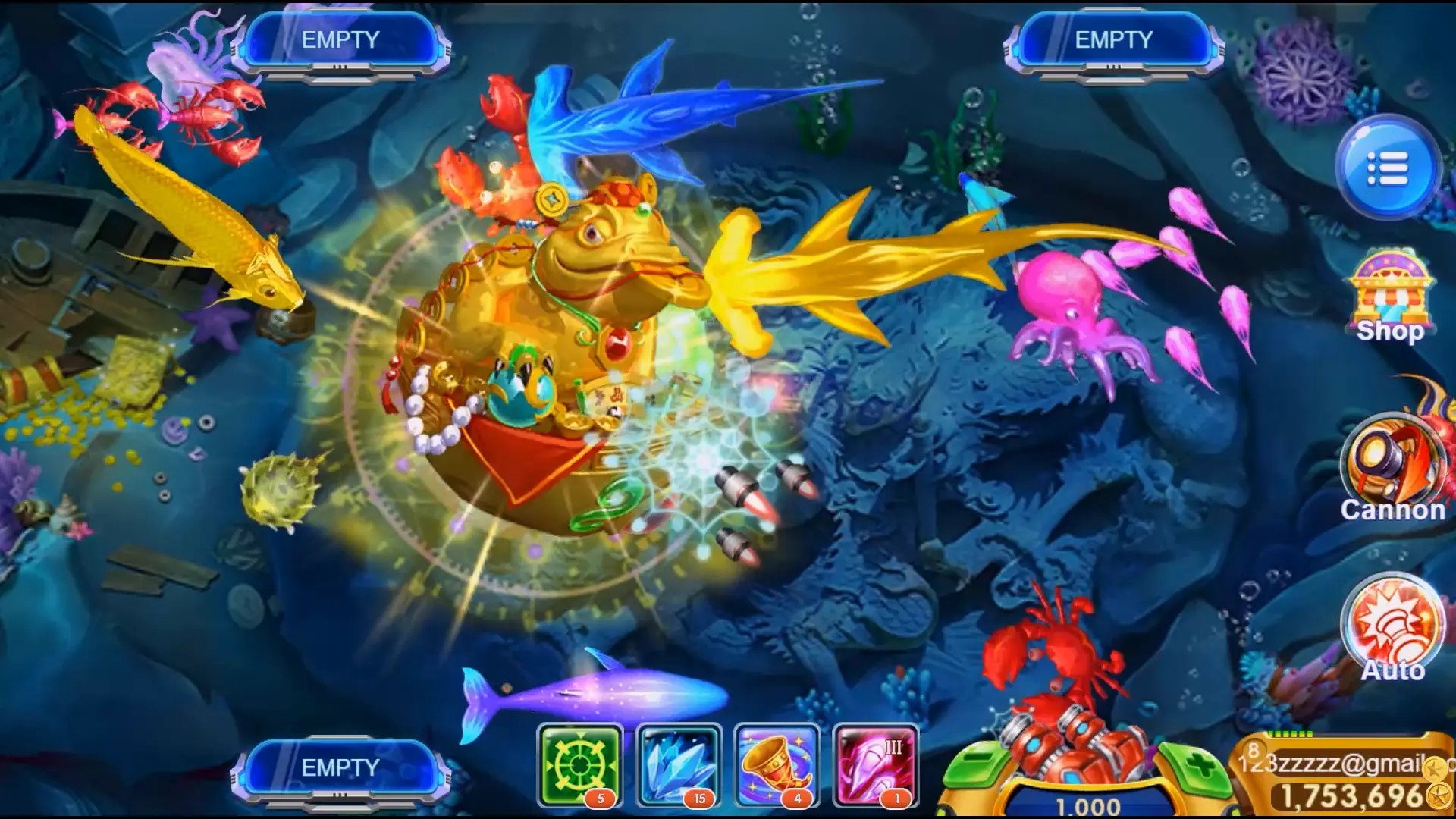Screen dimensions: 1456x819
Task: Increase bet with the green plus button
Action: (x=1198, y=766)
